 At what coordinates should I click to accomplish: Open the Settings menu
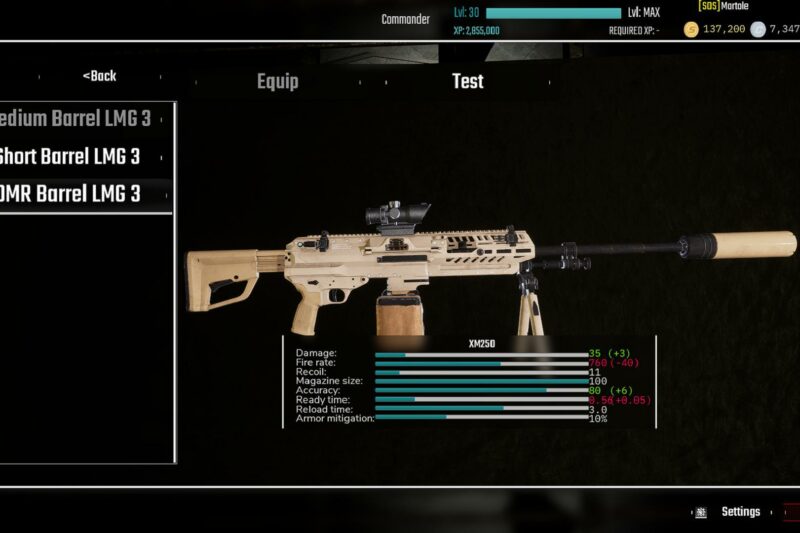[x=740, y=512]
